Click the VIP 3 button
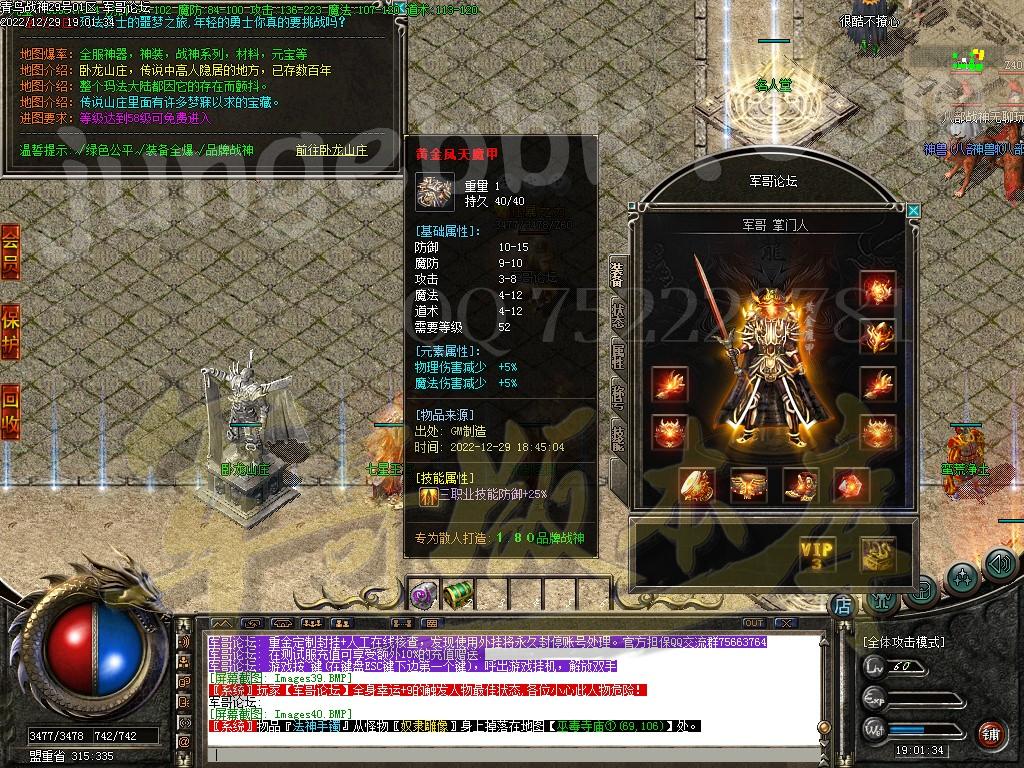Image resolution: width=1024 pixels, height=768 pixels. click(x=817, y=553)
